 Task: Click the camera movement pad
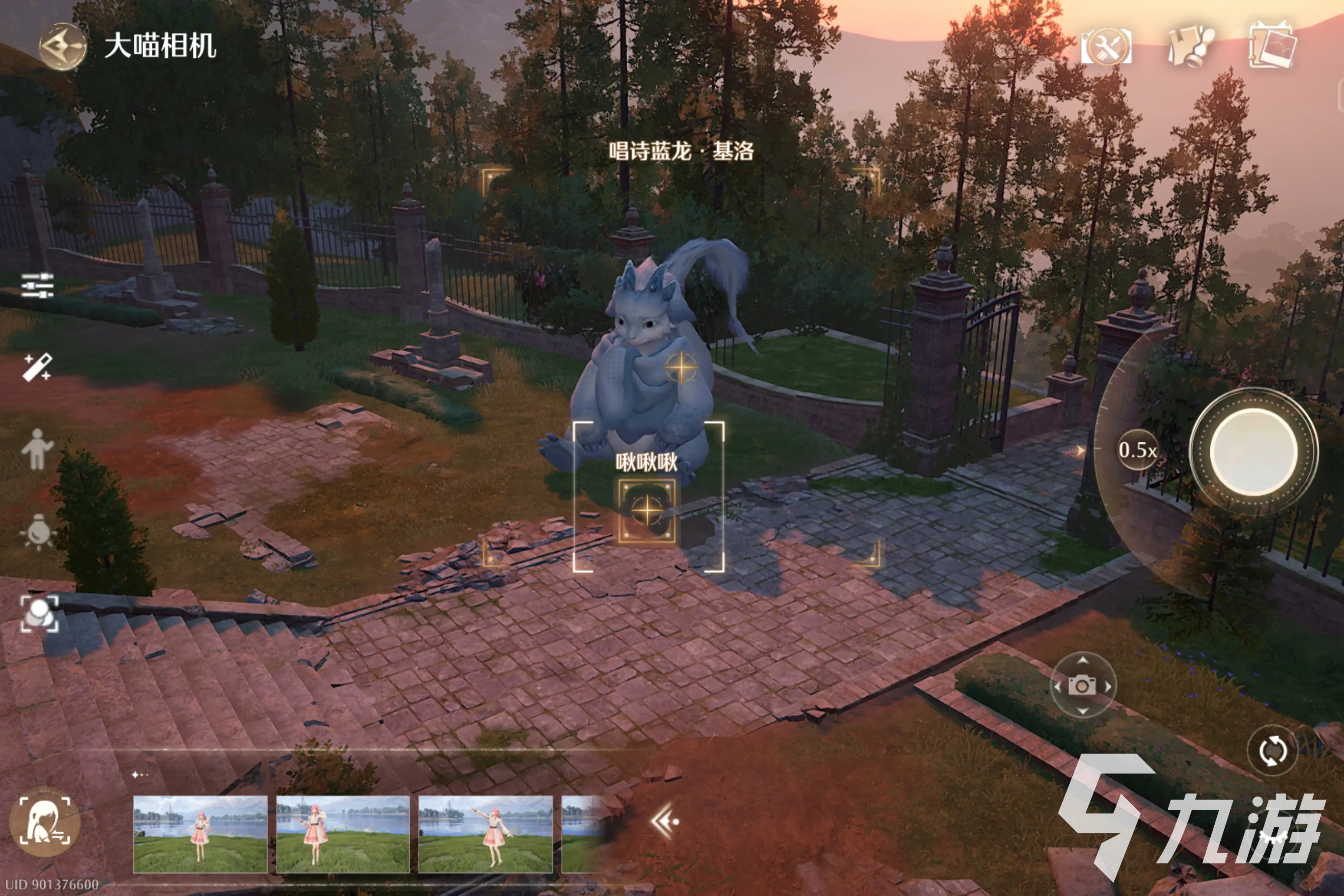coord(1082,685)
